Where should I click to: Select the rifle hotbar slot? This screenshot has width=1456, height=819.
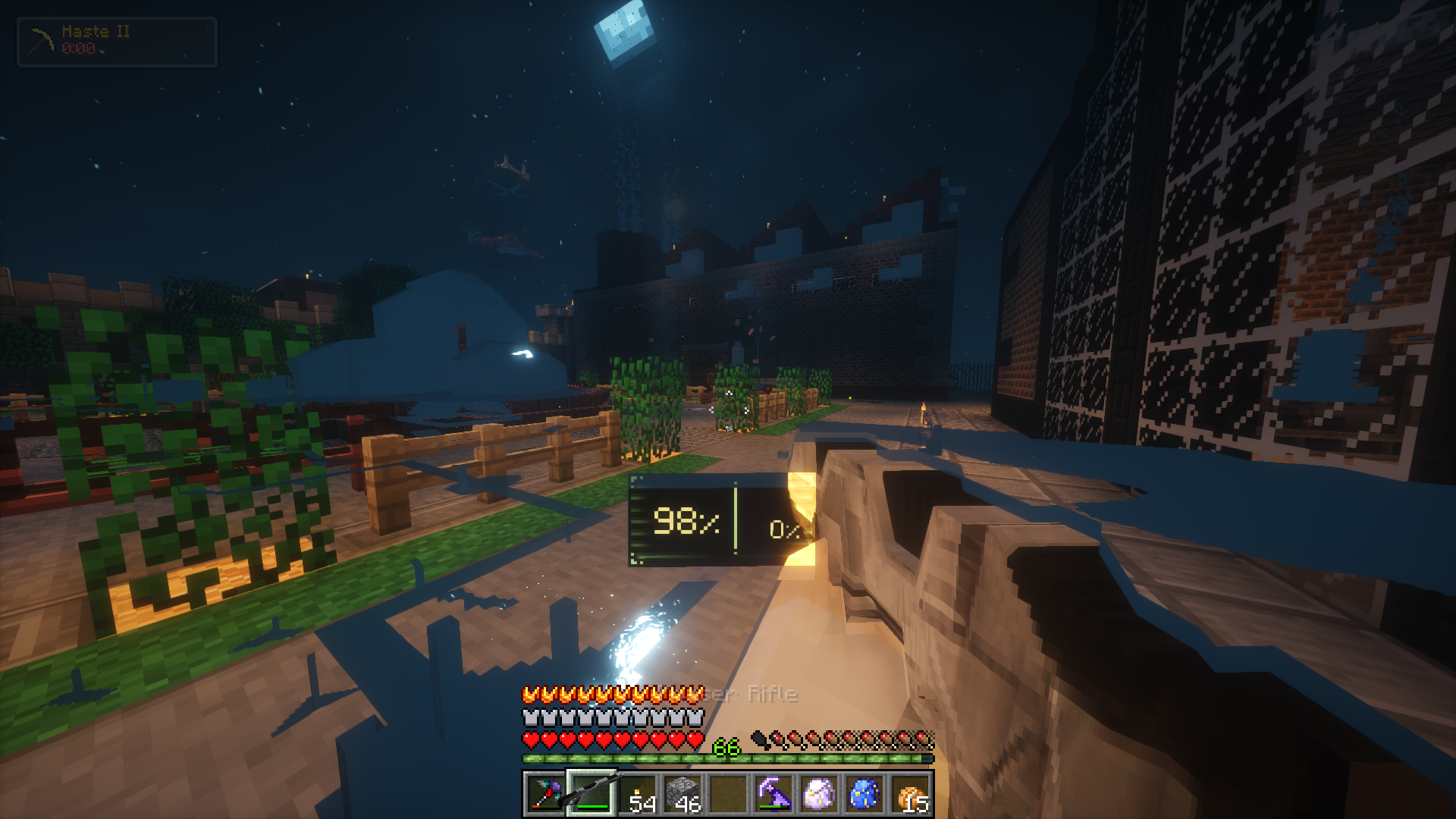click(x=591, y=794)
